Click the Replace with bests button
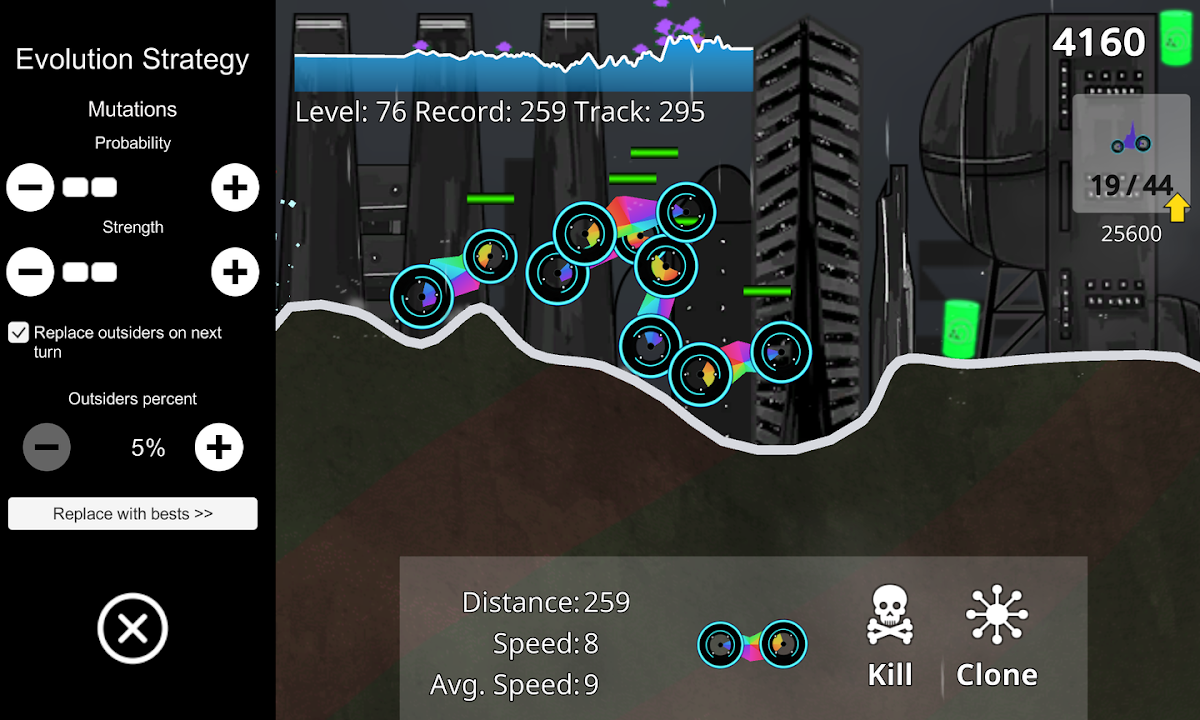This screenshot has height=720, width=1200. [133, 514]
